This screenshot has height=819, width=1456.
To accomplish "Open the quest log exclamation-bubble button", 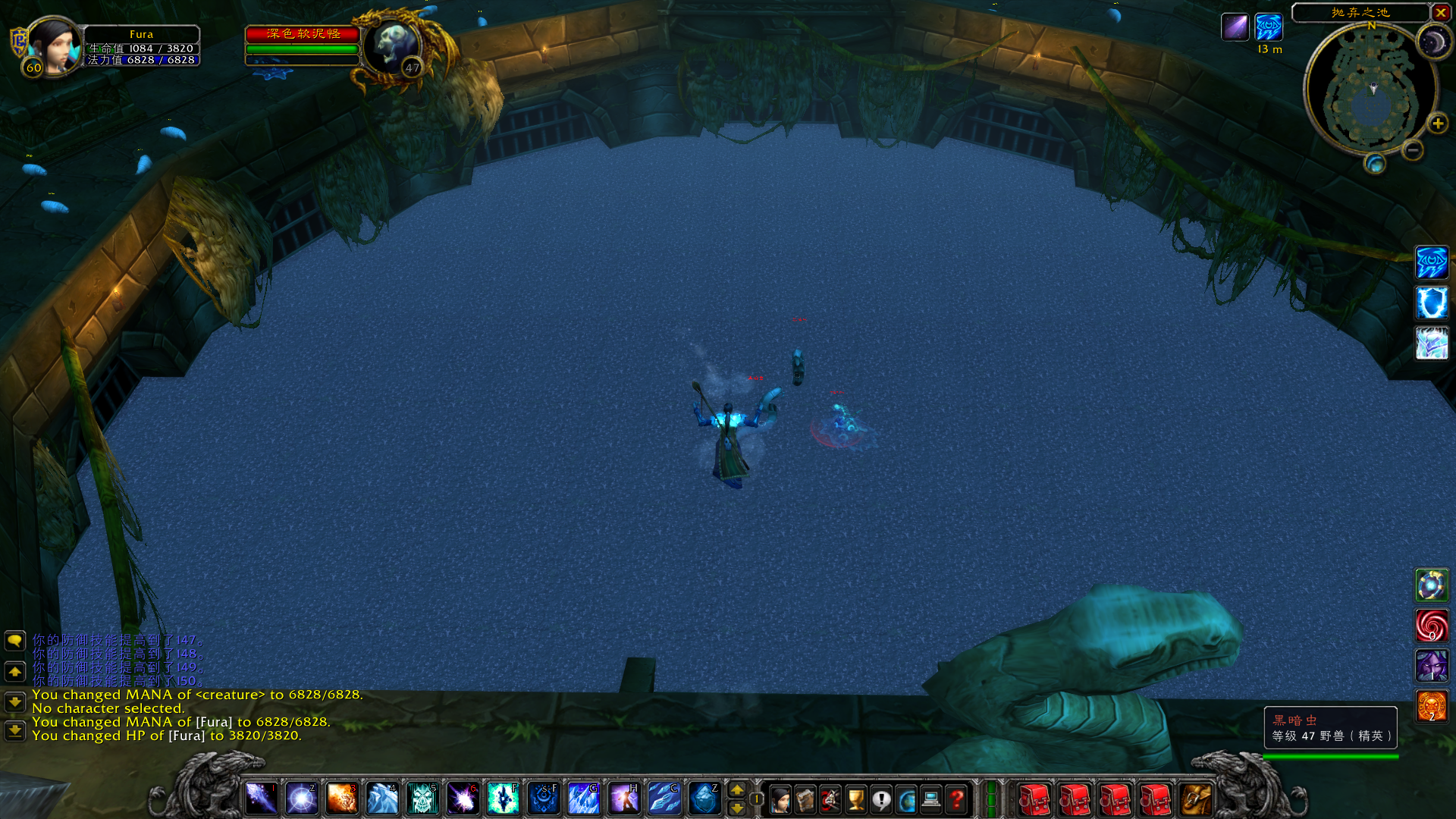I will tap(881, 799).
